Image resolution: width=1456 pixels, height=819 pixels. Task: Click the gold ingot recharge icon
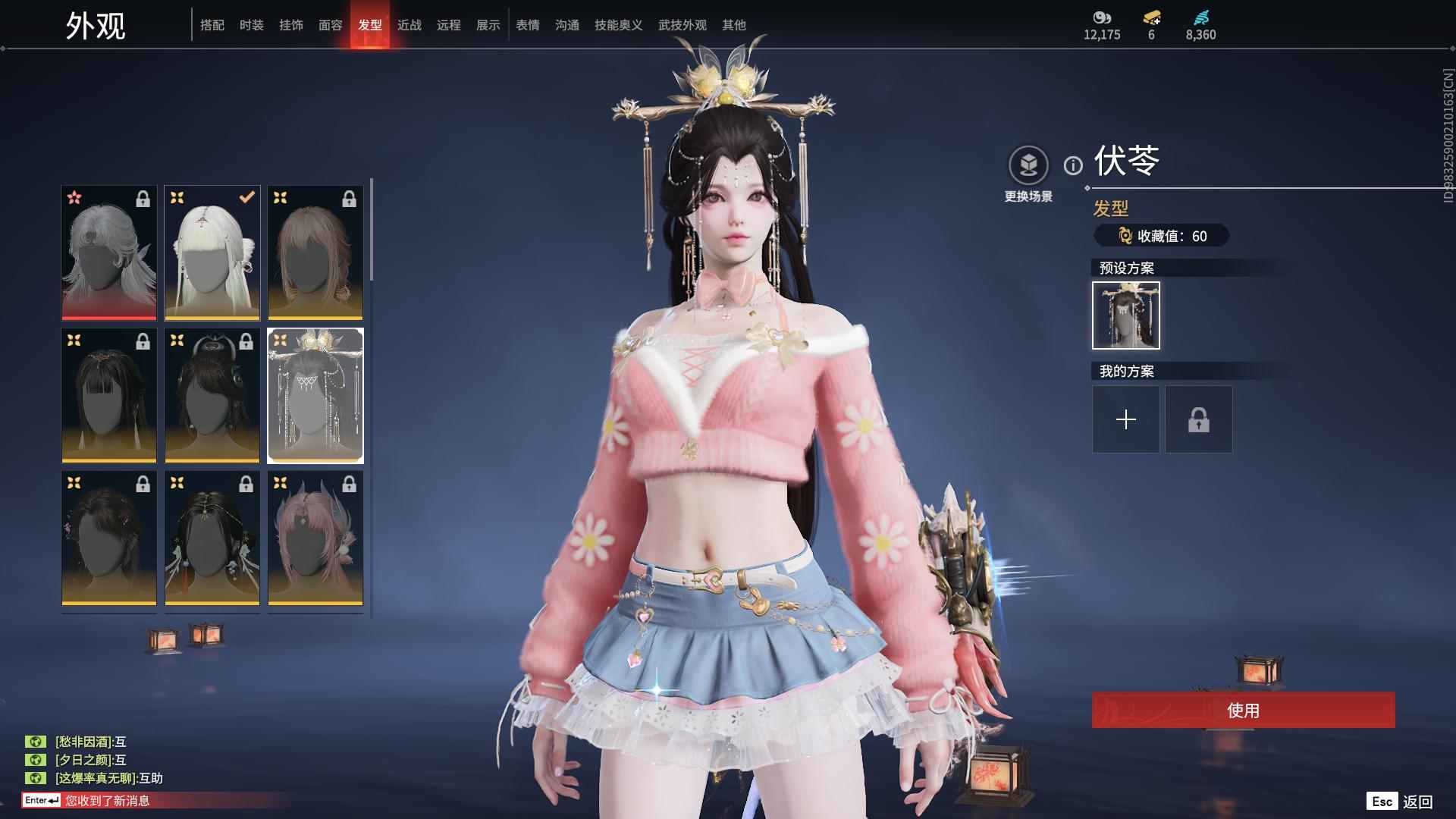[x=1152, y=17]
